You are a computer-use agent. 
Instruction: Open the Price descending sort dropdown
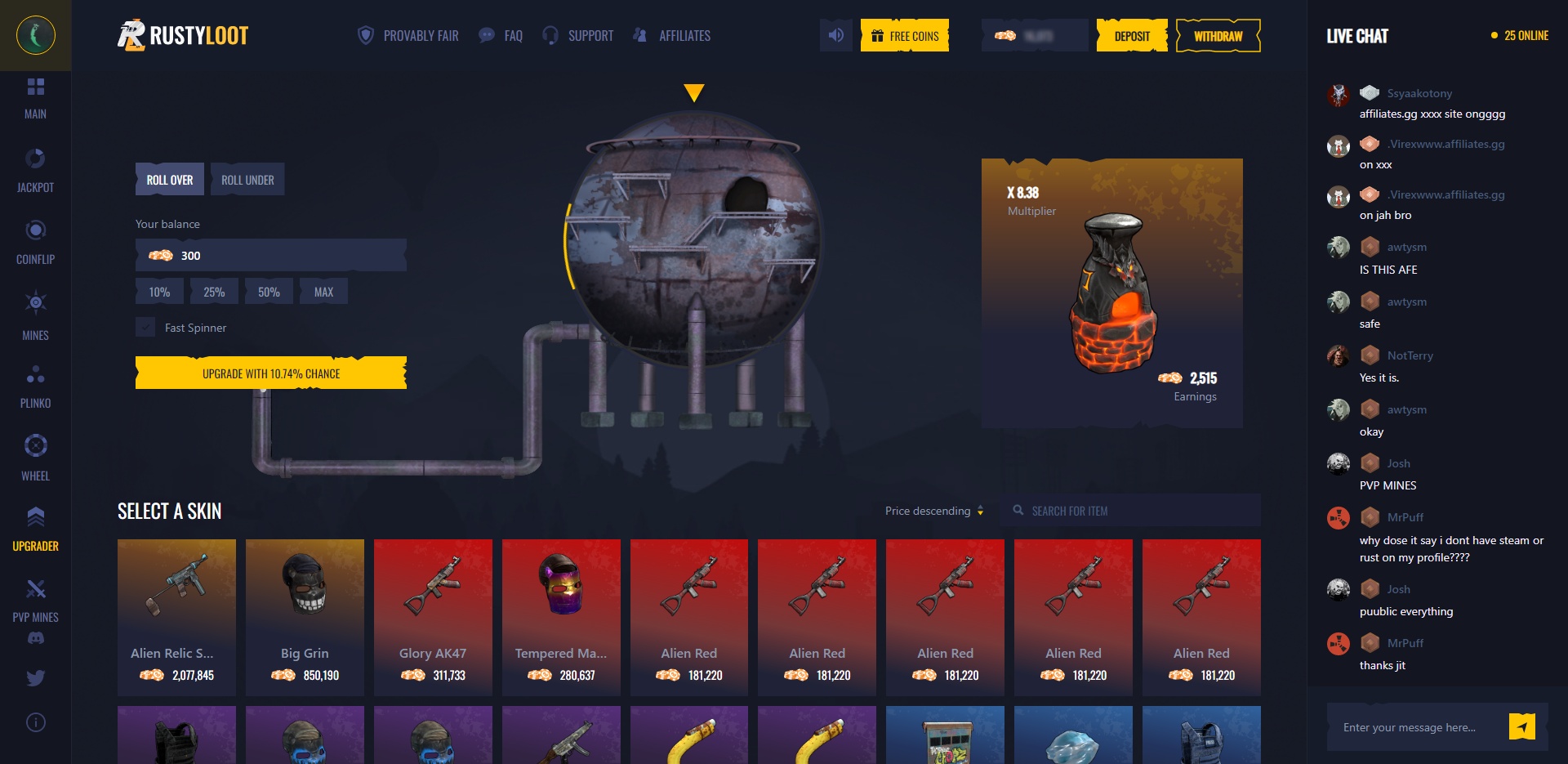(933, 511)
